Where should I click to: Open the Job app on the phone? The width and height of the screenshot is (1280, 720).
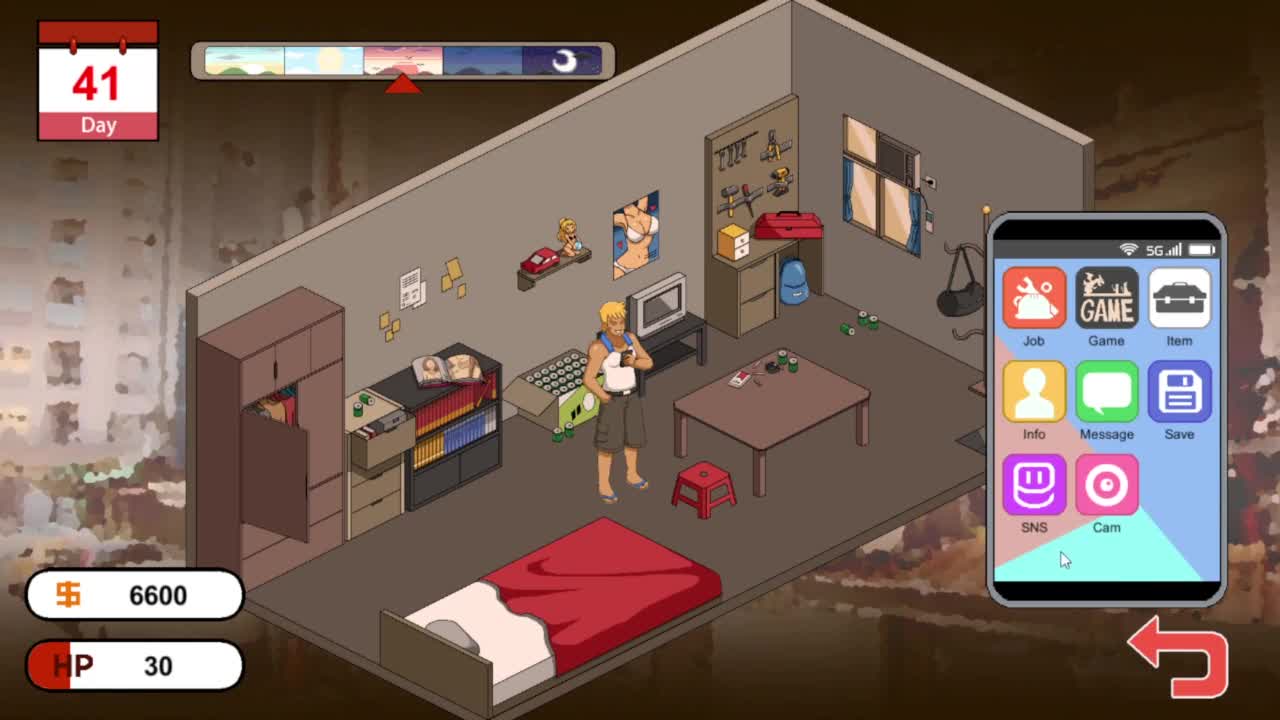pyautogui.click(x=1034, y=298)
